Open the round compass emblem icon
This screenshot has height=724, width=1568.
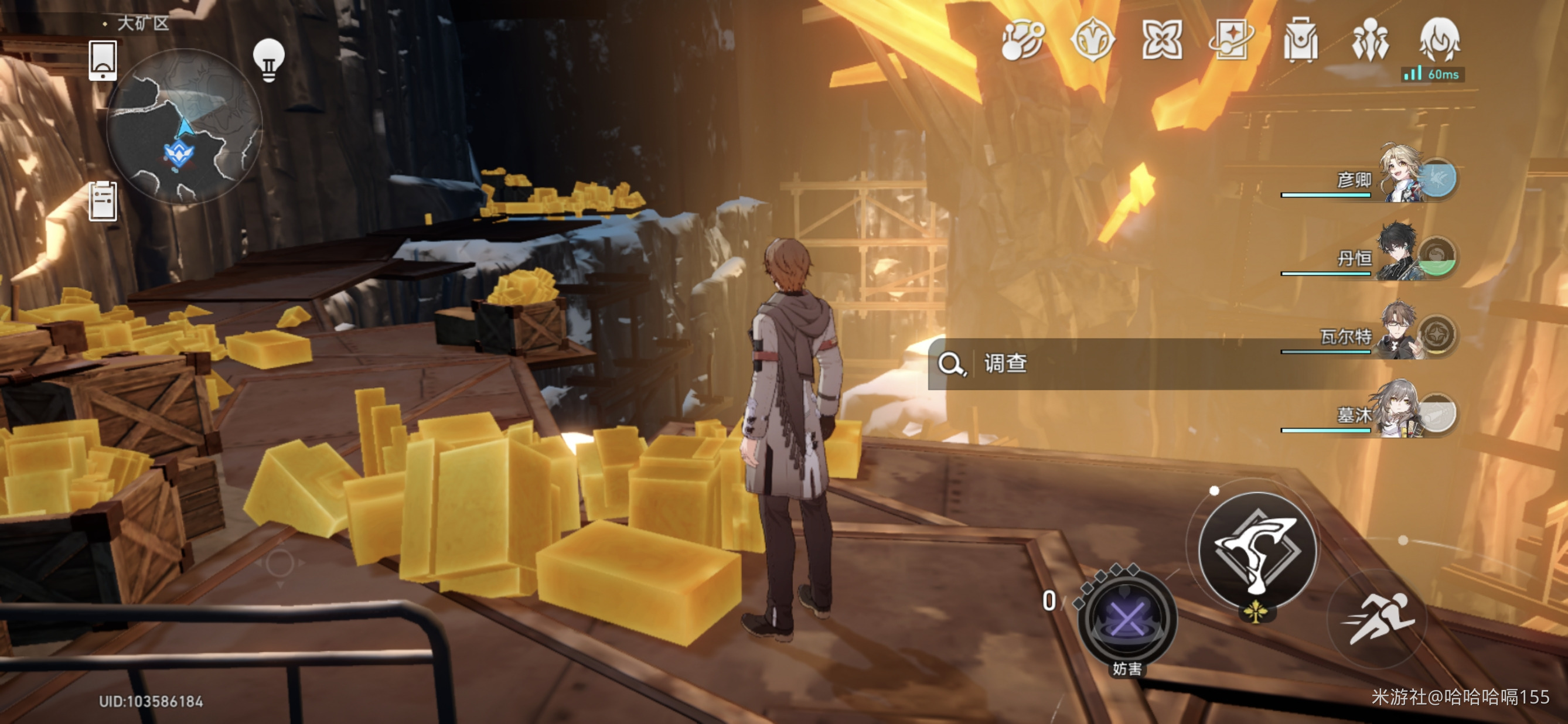[x=1093, y=41]
